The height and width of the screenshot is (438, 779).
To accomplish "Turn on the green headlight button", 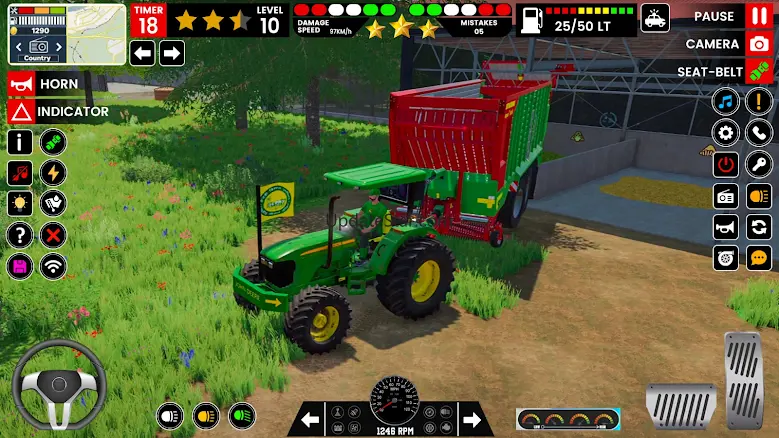I will click(241, 415).
